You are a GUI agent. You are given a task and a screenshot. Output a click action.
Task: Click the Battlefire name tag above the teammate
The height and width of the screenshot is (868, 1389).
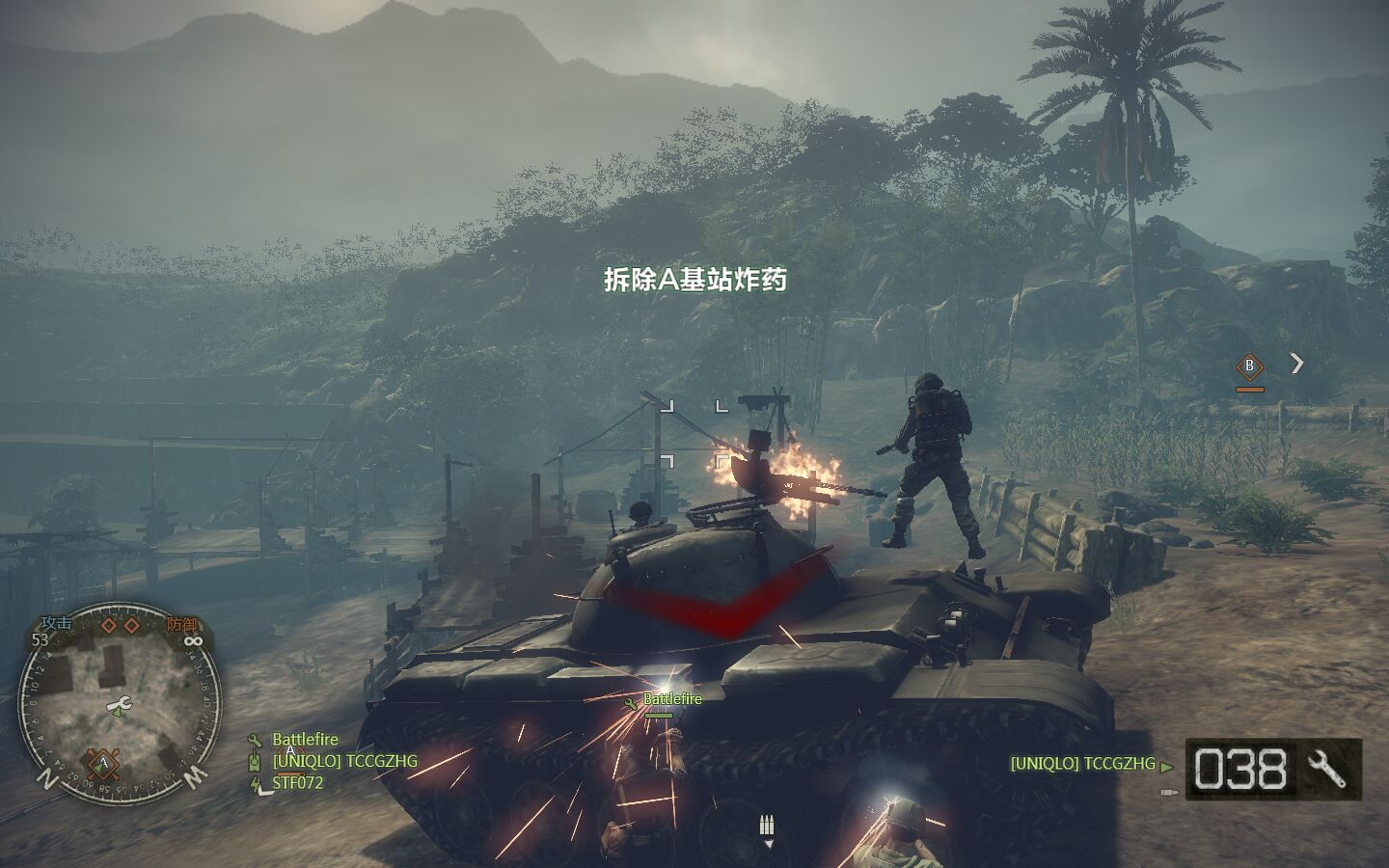672,699
